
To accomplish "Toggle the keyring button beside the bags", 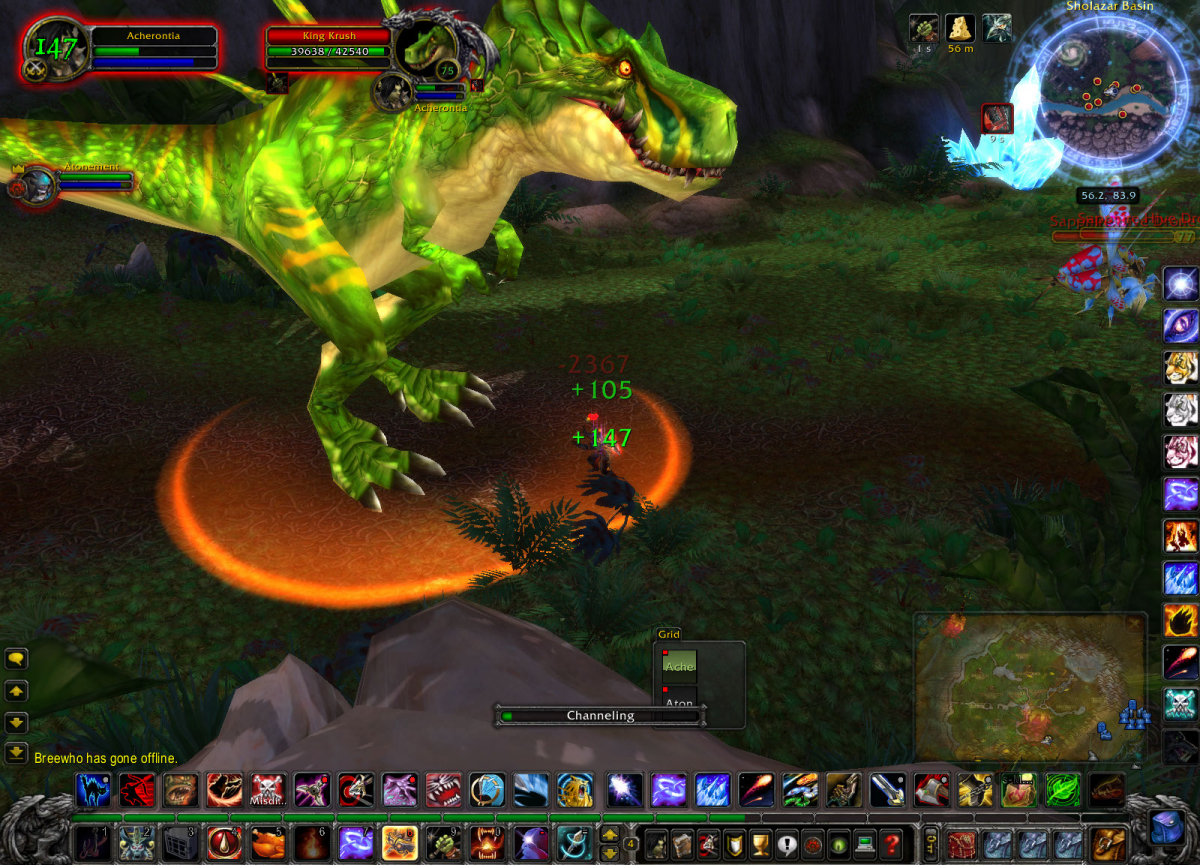I will [931, 842].
